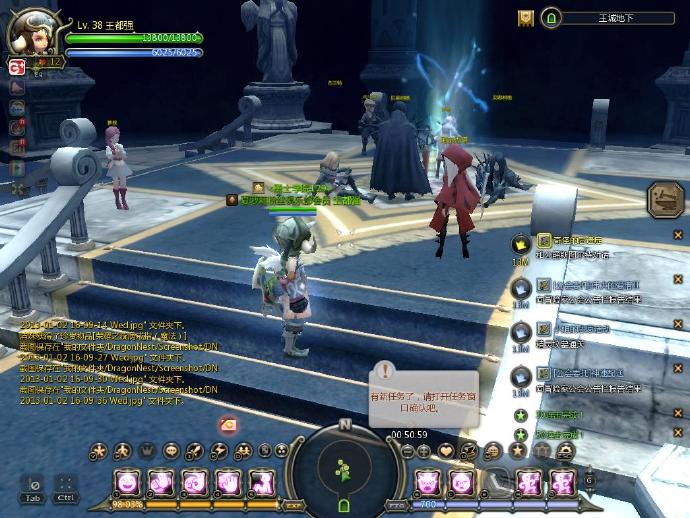This screenshot has width=690, height=518.
Task: Click the circular compass minimap
Action: (345, 468)
